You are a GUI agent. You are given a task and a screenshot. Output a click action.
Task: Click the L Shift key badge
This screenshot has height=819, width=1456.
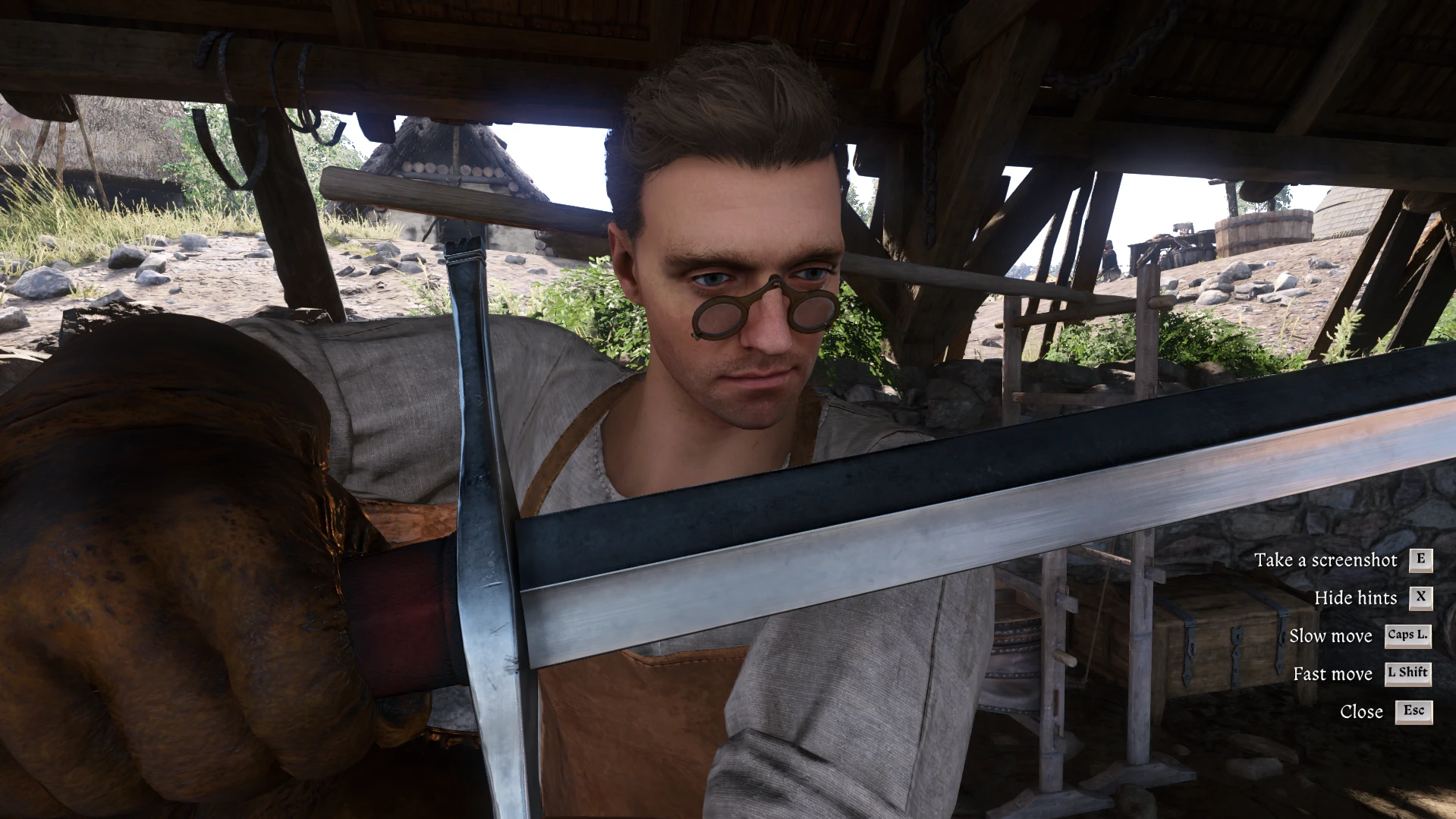click(x=1407, y=673)
